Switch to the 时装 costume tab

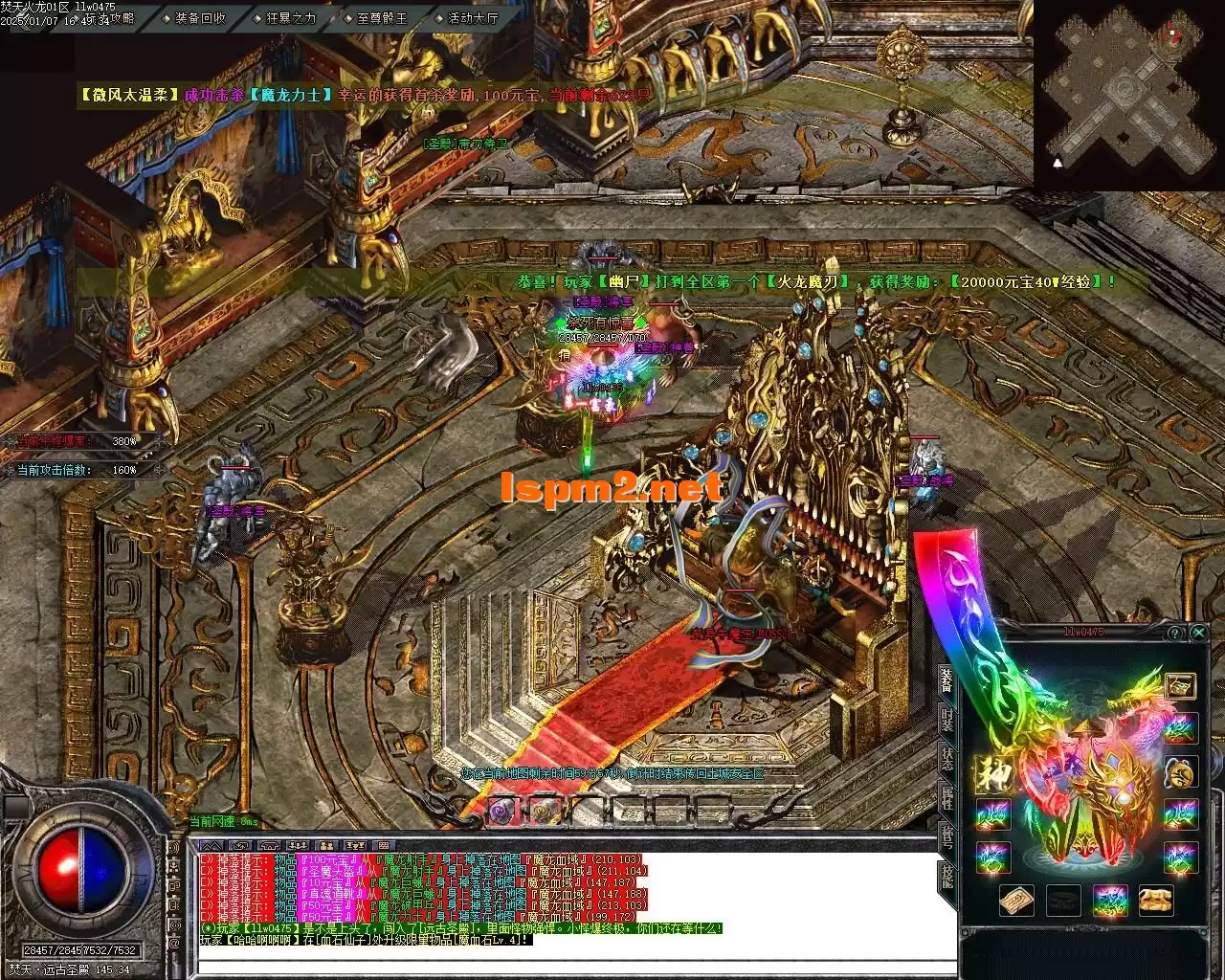pos(947,721)
